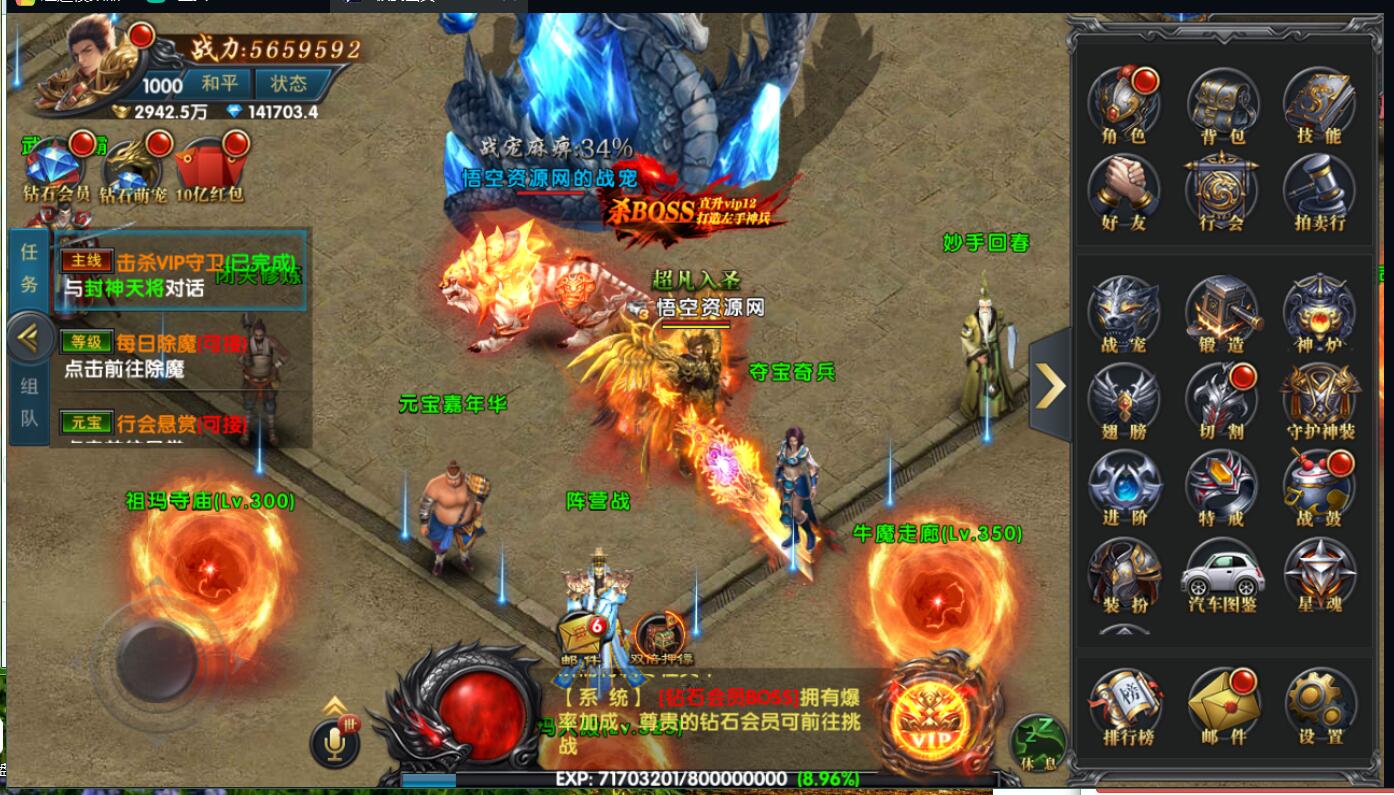Open the 好友 friends list
The image size is (1394, 795).
1124,190
